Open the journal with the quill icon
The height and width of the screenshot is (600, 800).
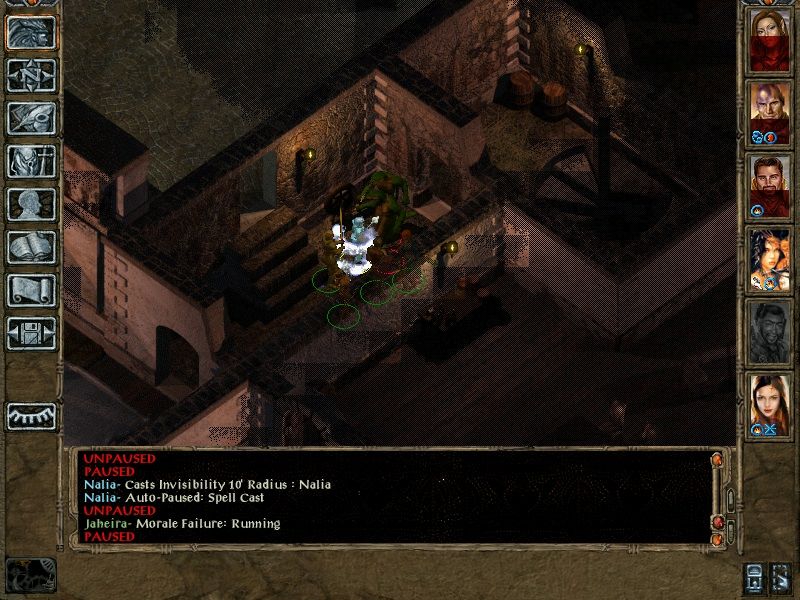(x=31, y=118)
